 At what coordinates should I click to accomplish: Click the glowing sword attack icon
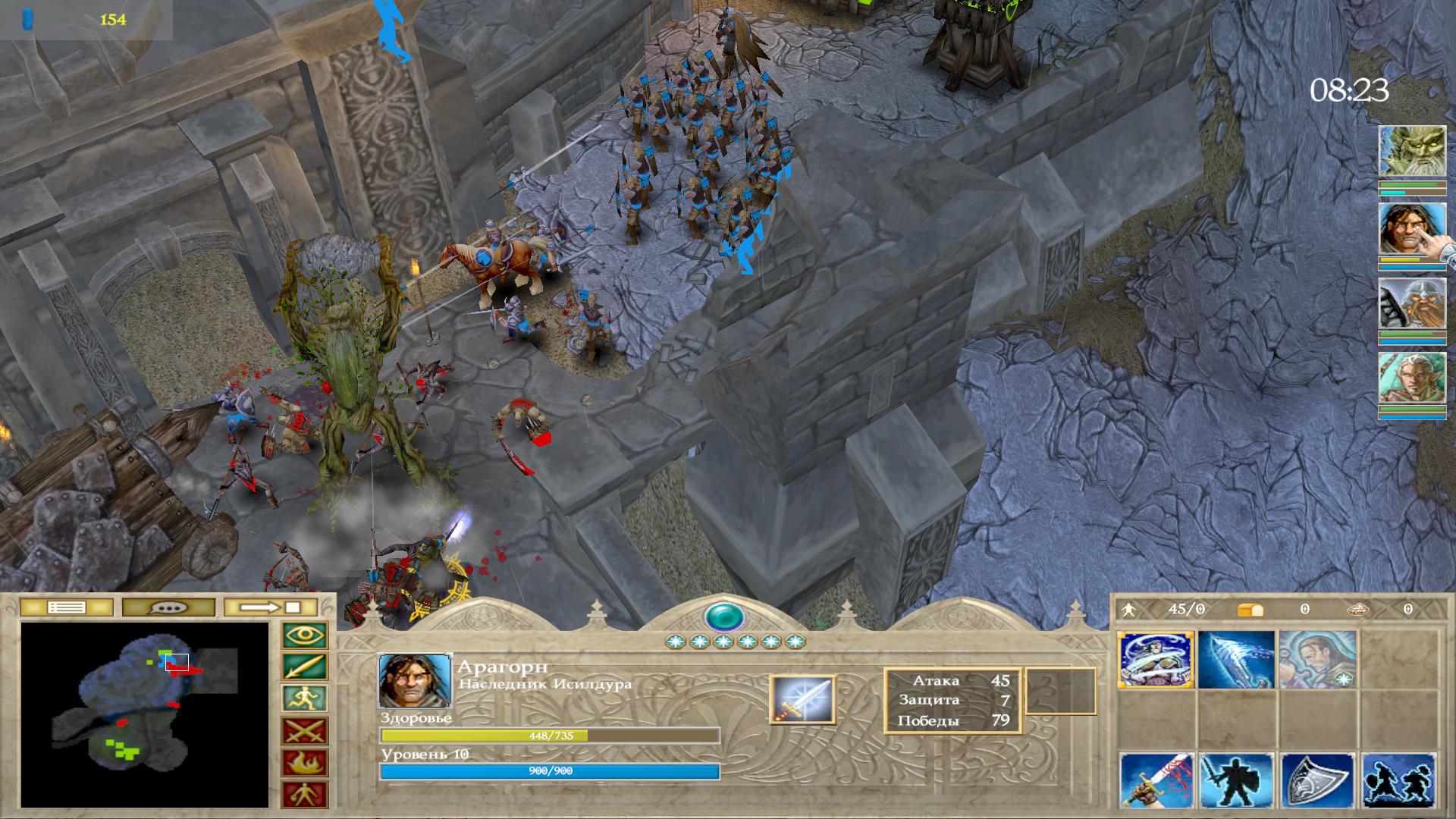coord(802,699)
